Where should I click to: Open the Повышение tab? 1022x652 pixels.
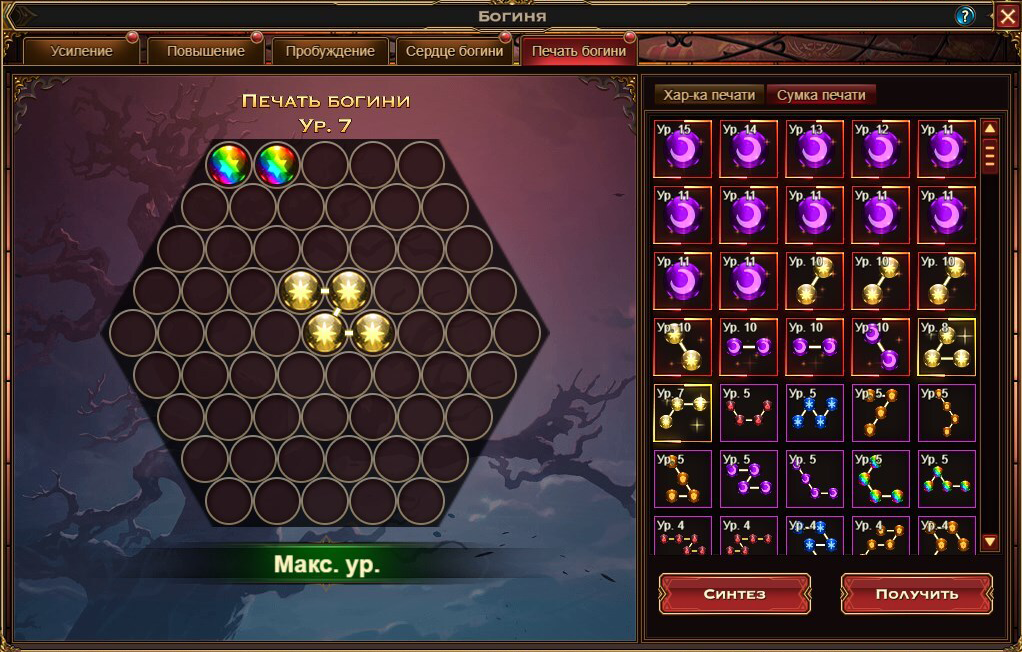point(205,51)
